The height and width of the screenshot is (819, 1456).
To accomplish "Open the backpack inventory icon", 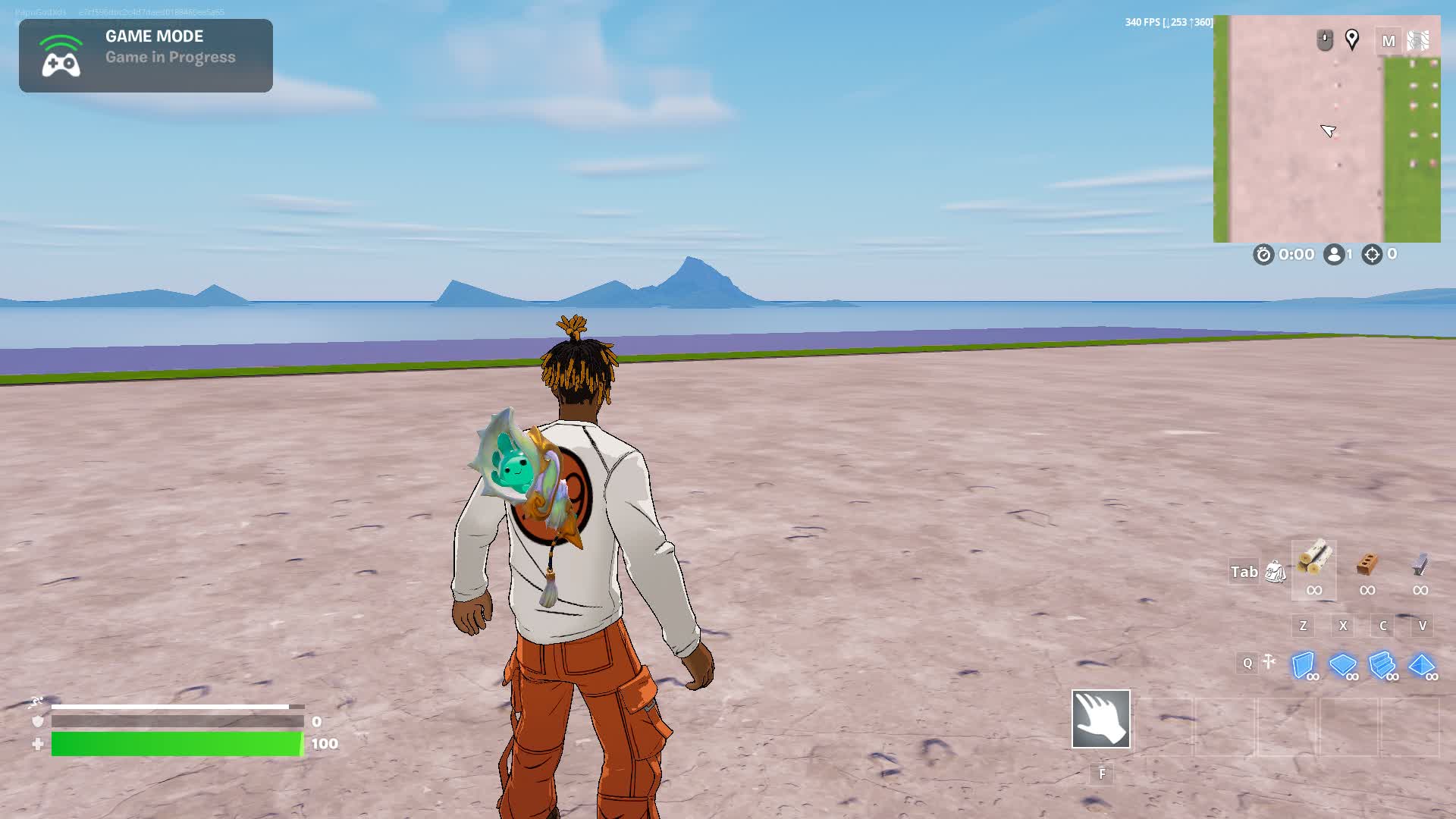I will coord(1276,572).
